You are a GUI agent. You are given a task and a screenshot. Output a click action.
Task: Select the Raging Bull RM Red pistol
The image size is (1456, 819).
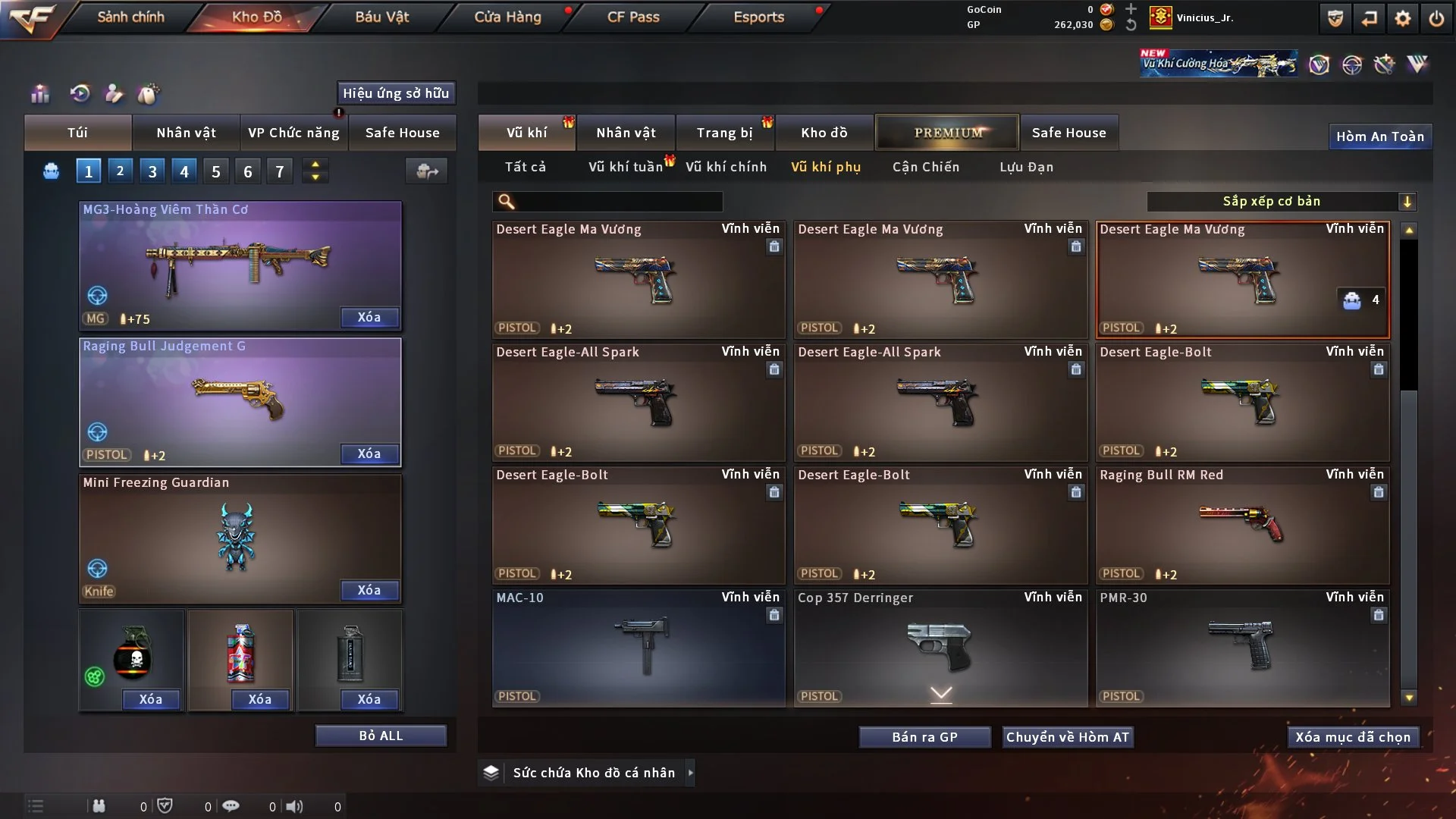1242,525
